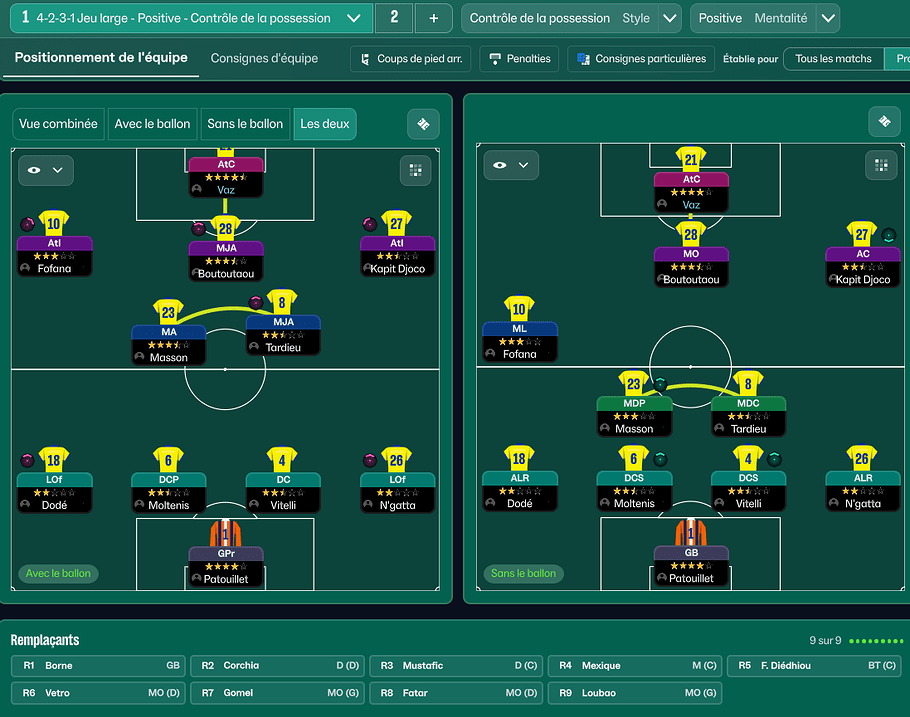Choose the Sans le ballon view
The height and width of the screenshot is (717, 910).
[245, 124]
